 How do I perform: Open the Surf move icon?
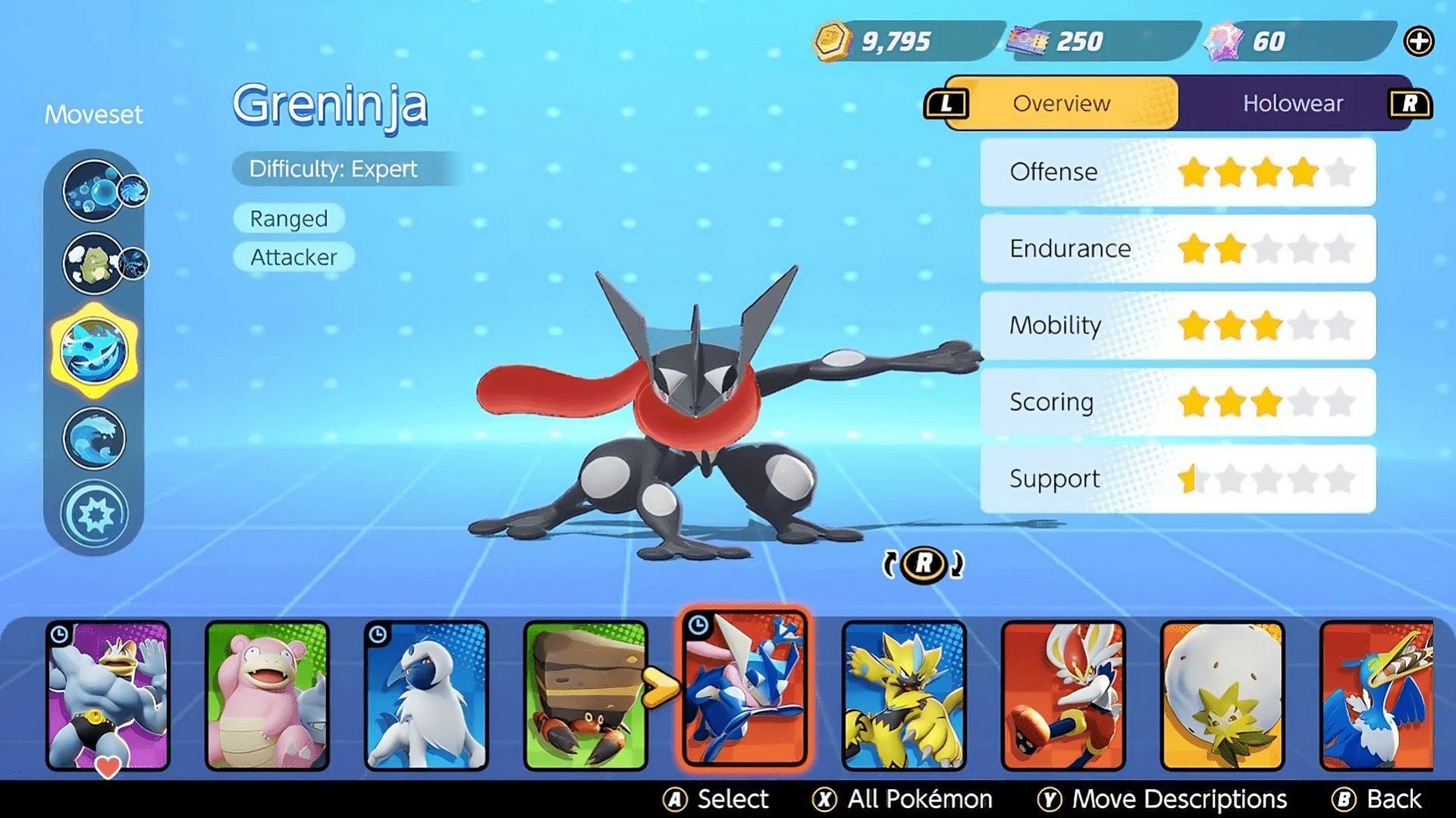(x=94, y=437)
